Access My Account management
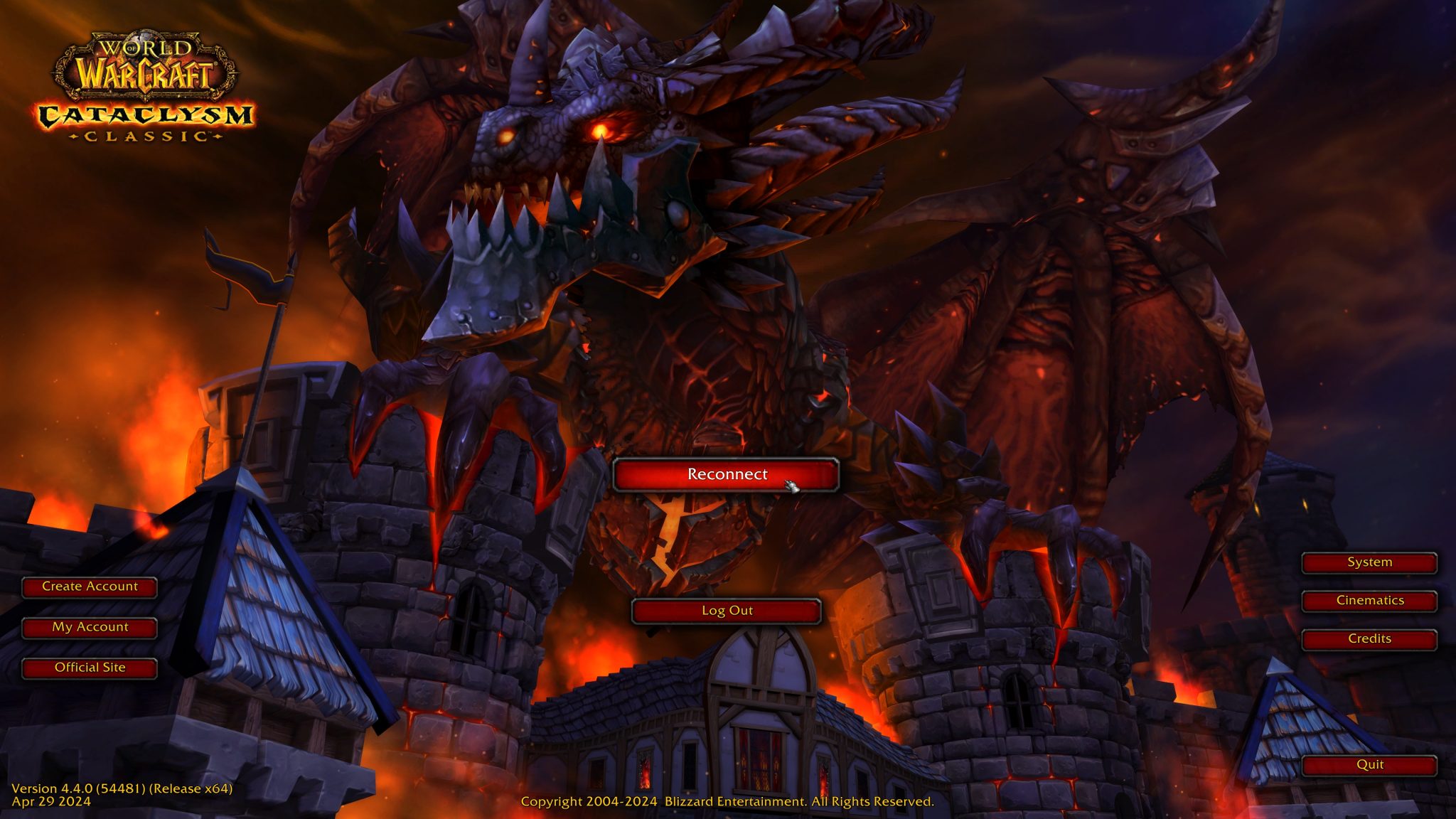1456x819 pixels. (90, 626)
